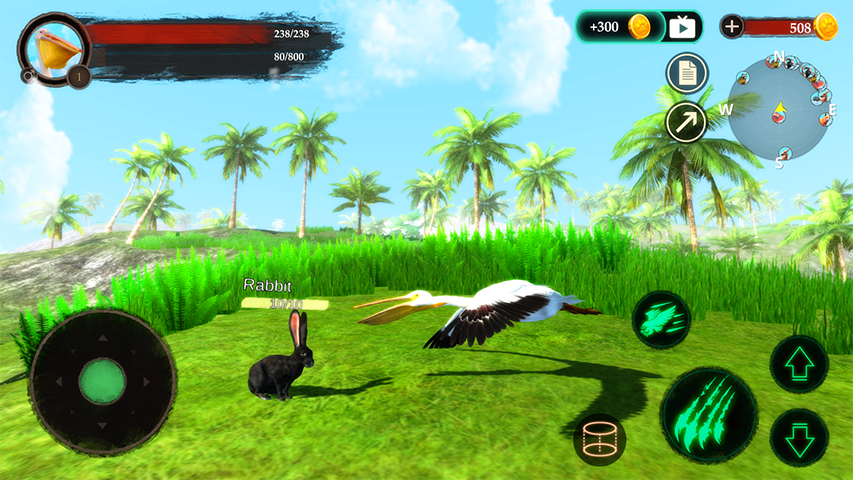Tap the green virtual joystick knob
Viewport: 853px width, 480px height.
coord(102,381)
